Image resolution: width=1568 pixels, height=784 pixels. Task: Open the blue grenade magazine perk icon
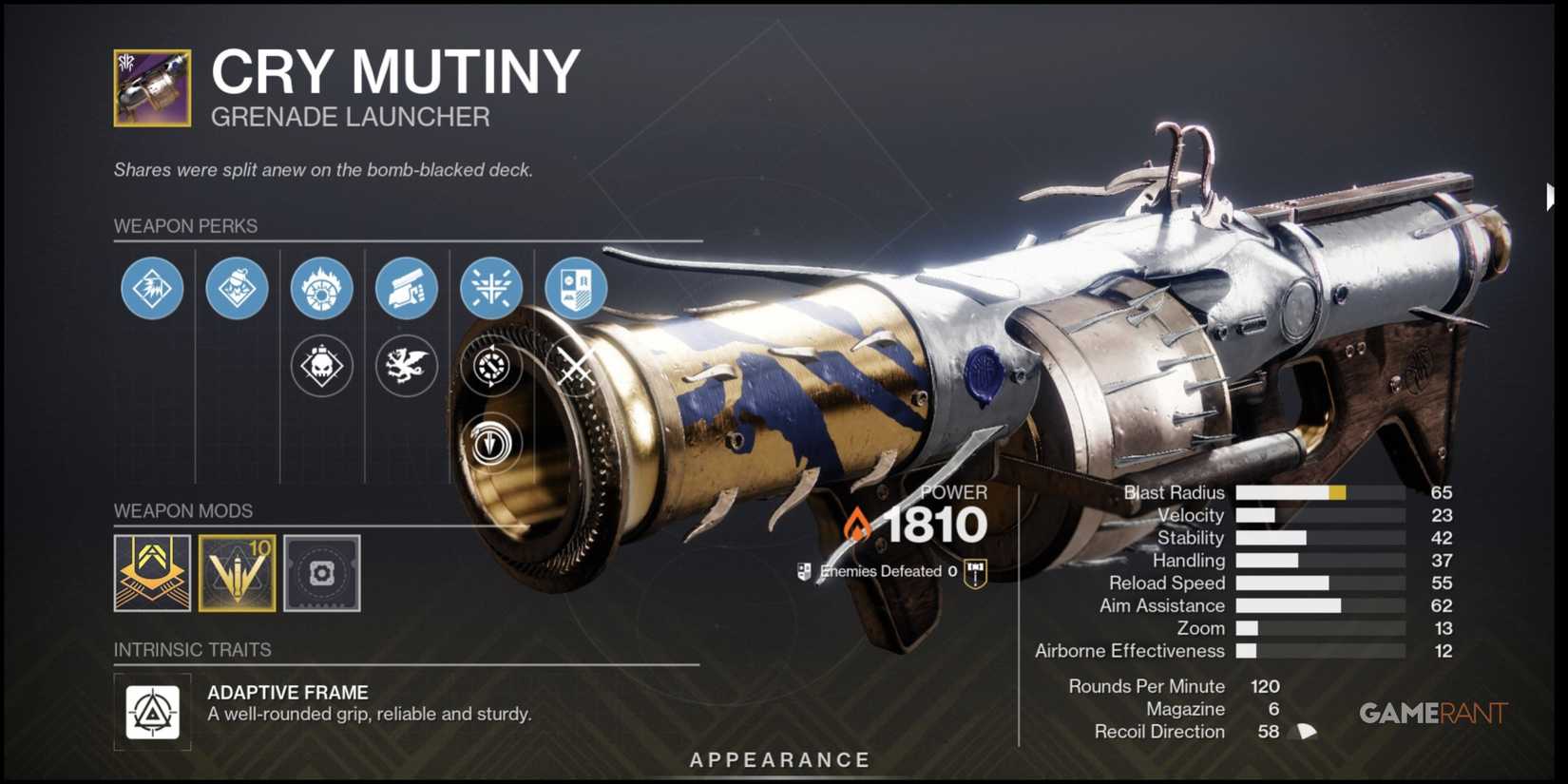pyautogui.click(x=237, y=288)
